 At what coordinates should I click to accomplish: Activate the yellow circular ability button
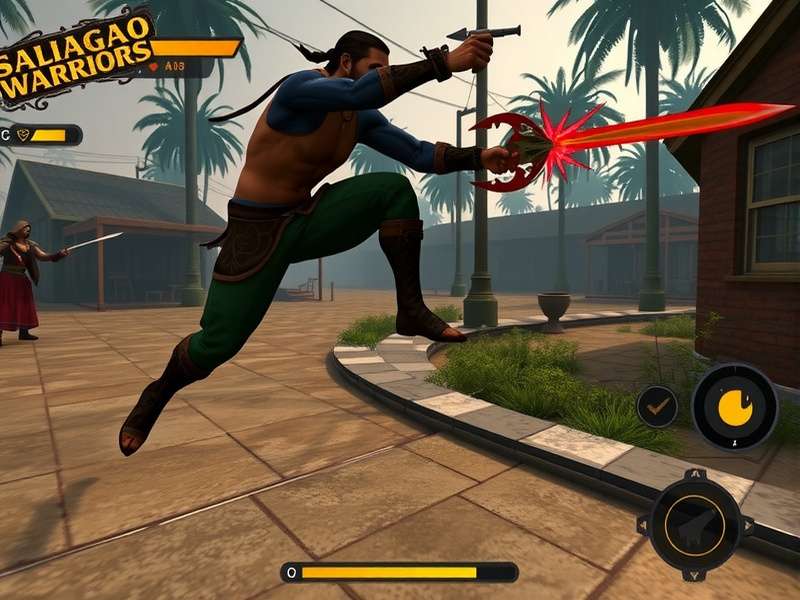click(x=735, y=407)
